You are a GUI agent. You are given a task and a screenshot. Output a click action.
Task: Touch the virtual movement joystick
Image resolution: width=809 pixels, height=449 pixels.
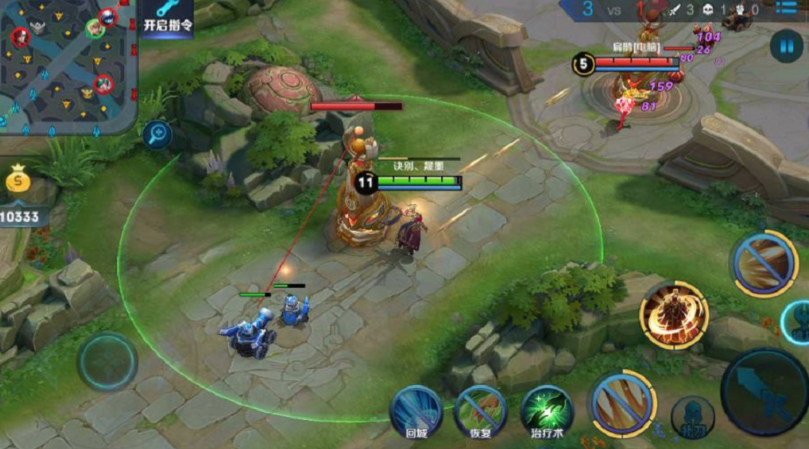(108, 361)
